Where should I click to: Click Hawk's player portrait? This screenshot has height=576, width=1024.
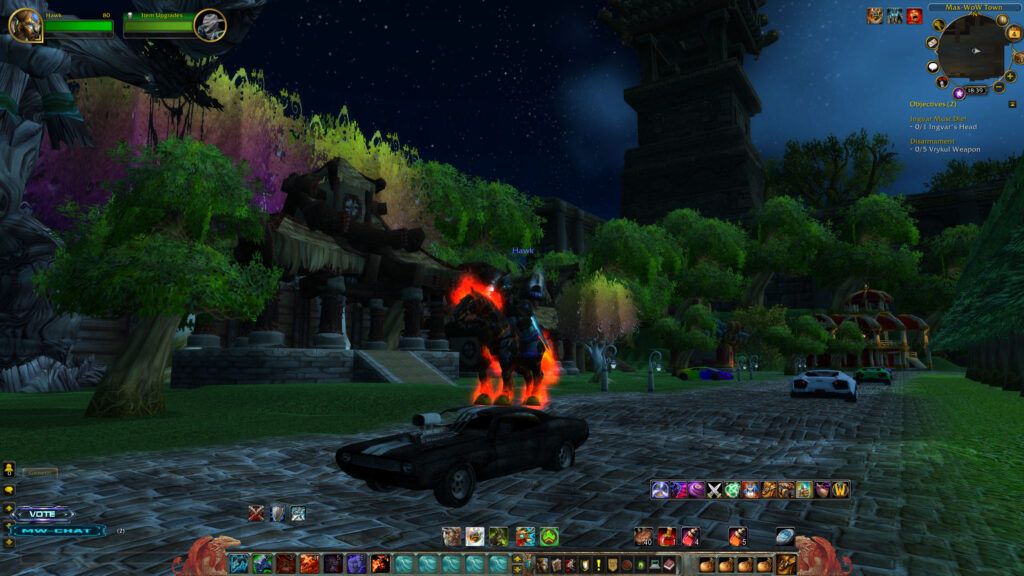(24, 24)
